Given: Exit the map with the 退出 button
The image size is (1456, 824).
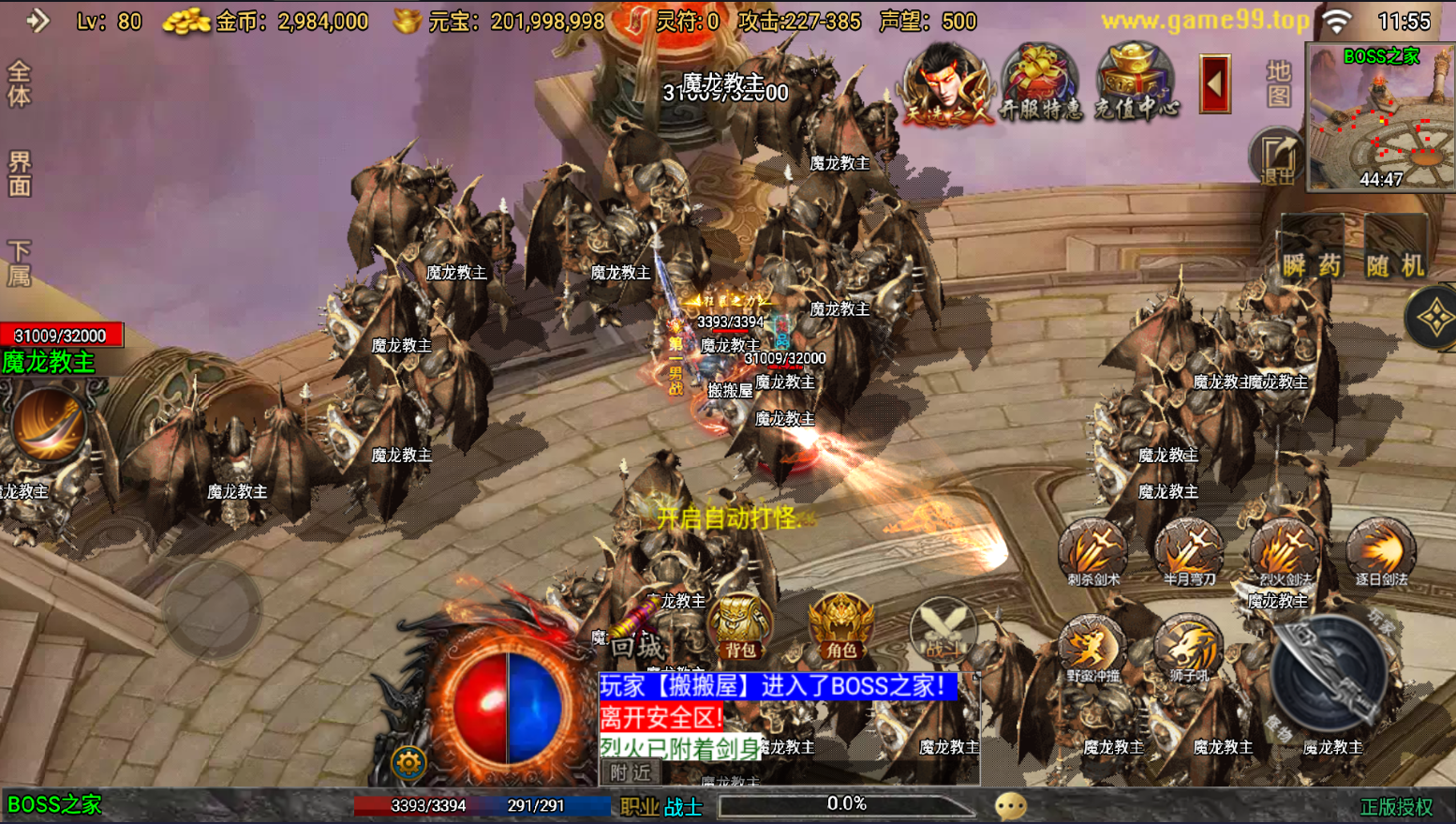Looking at the screenshot, I should pos(1277,156).
